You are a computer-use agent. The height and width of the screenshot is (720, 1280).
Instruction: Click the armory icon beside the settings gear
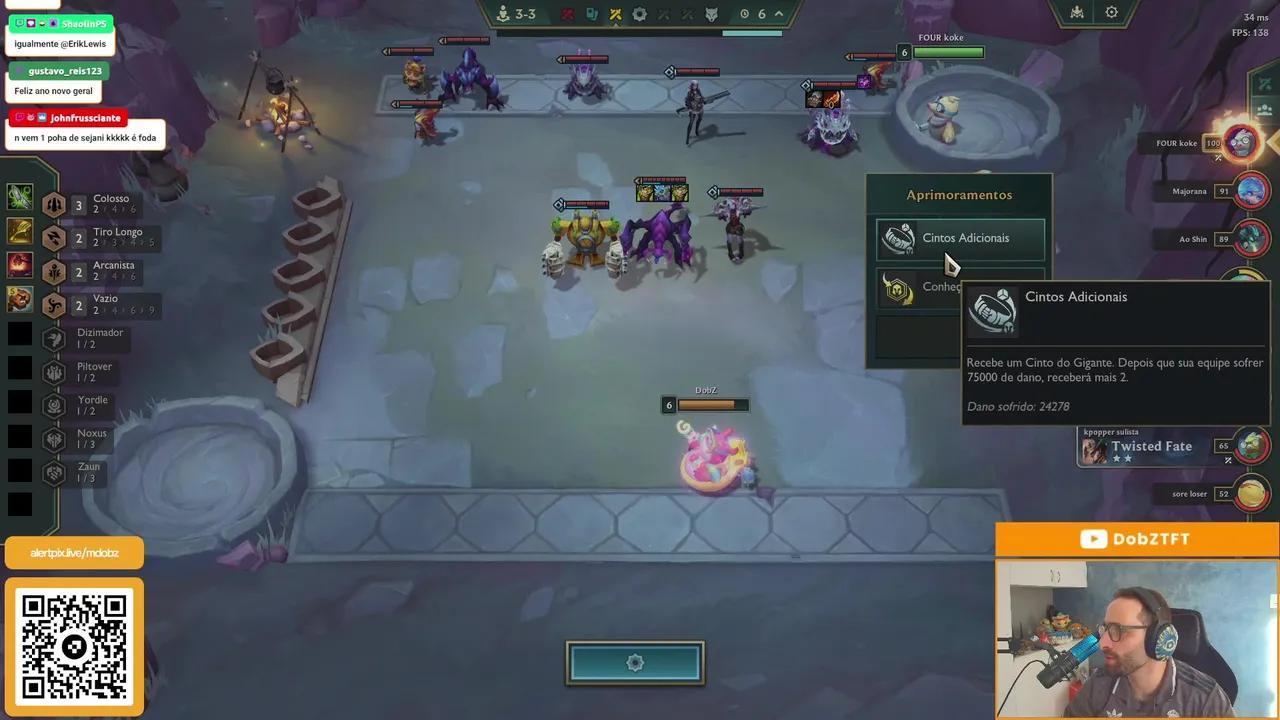(x=1075, y=12)
